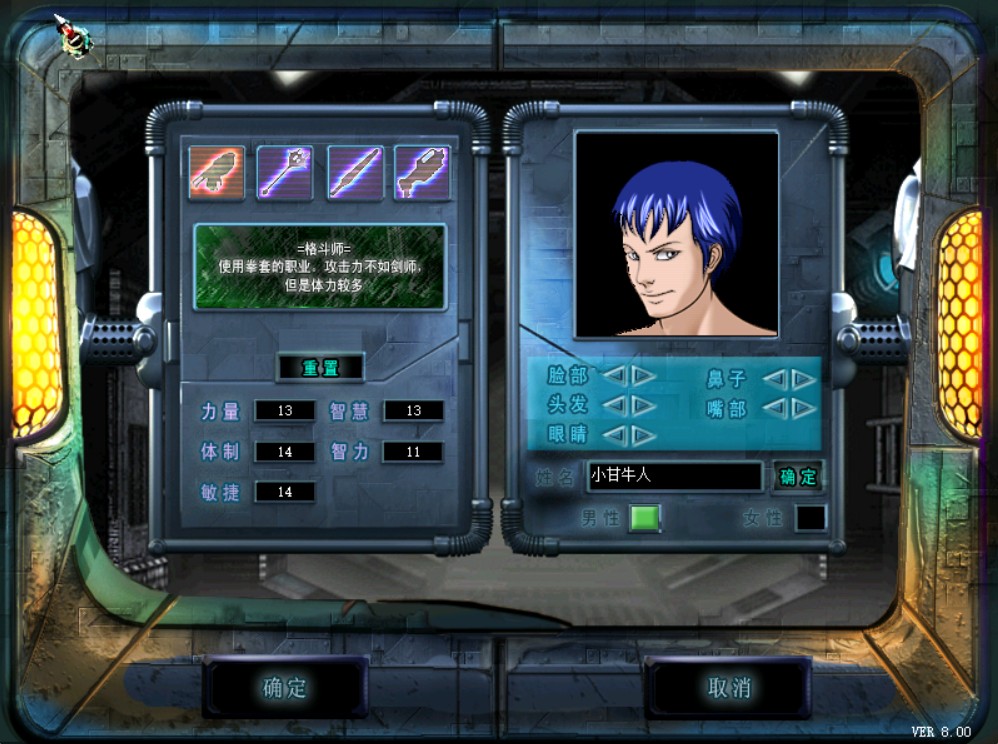Click the green 重置 reset button
This screenshot has width=998, height=744.
320,368
